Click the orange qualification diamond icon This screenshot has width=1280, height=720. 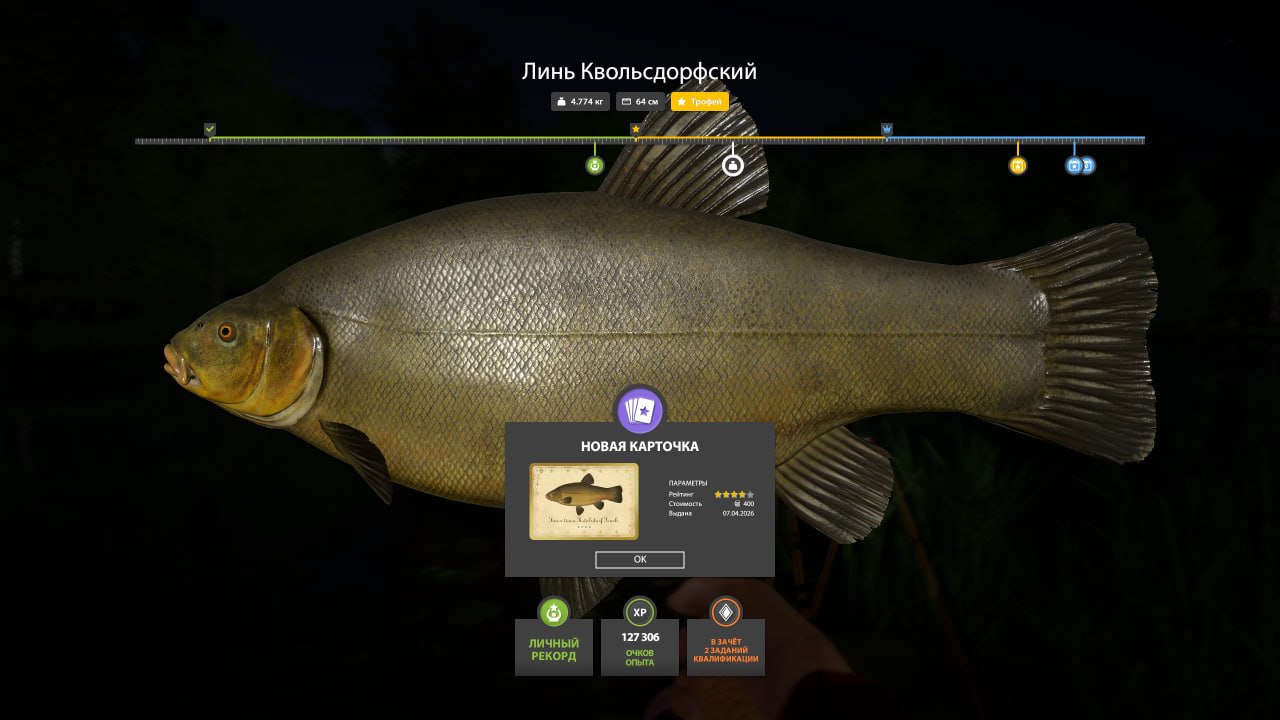724,613
